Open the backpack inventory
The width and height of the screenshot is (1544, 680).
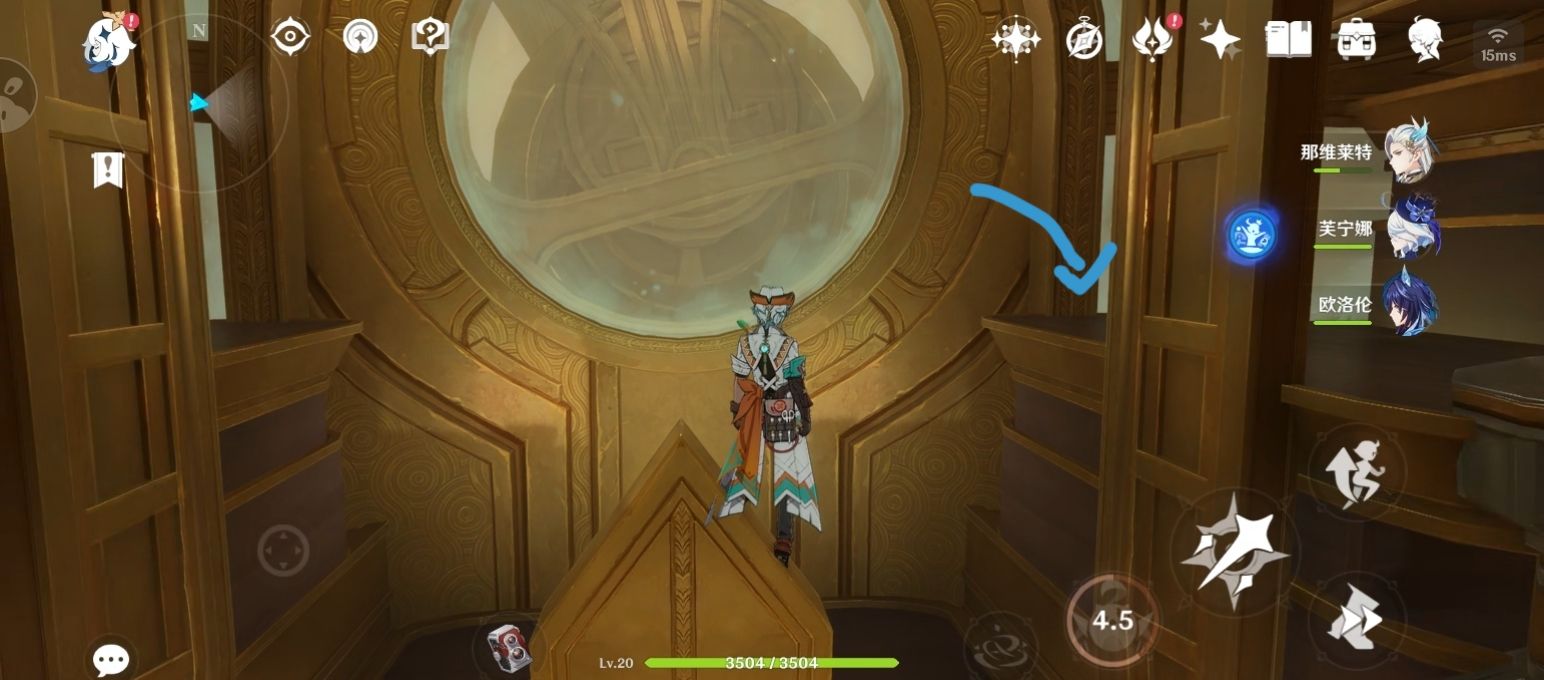[1356, 40]
